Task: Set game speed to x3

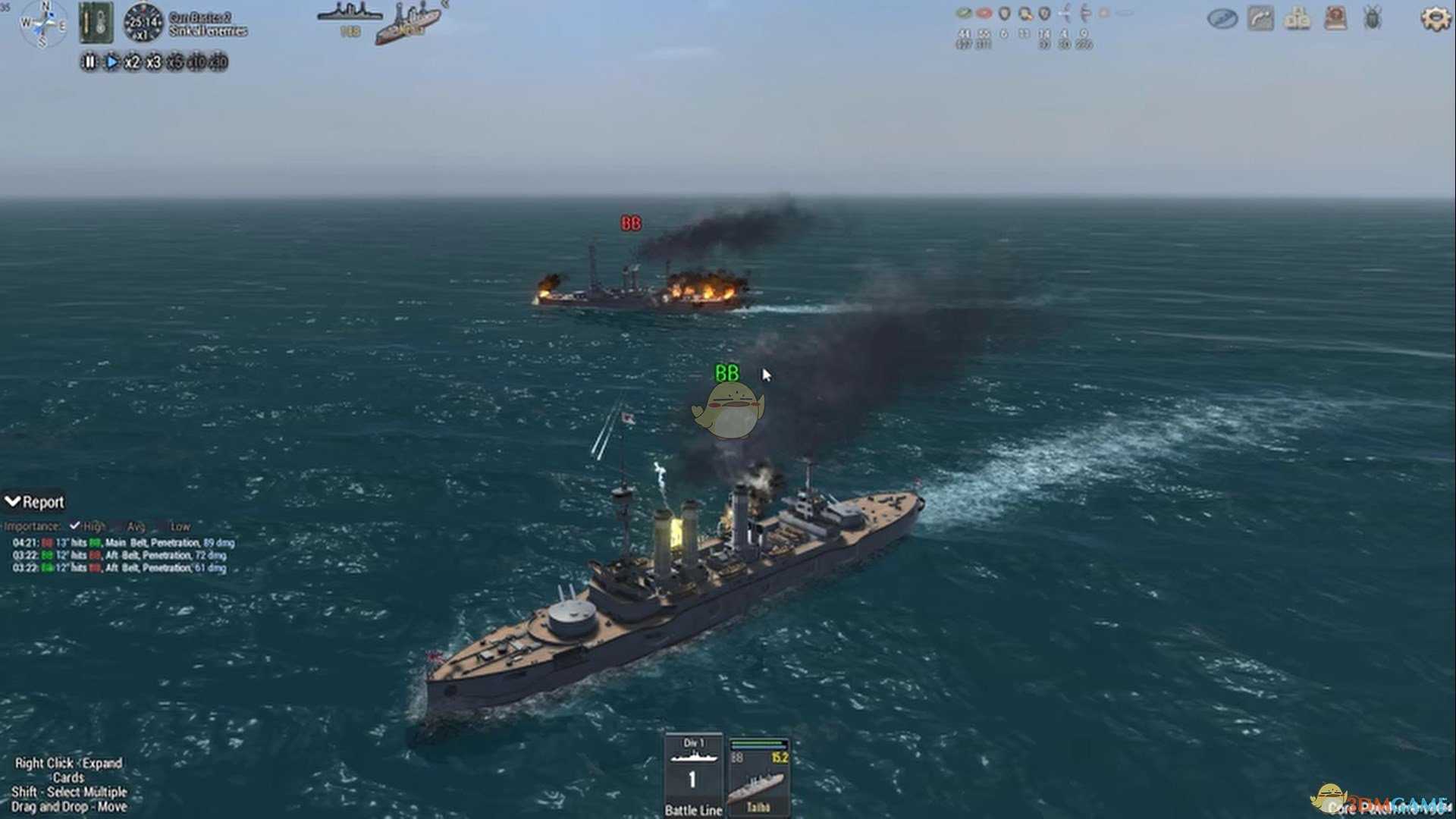Action: tap(153, 62)
